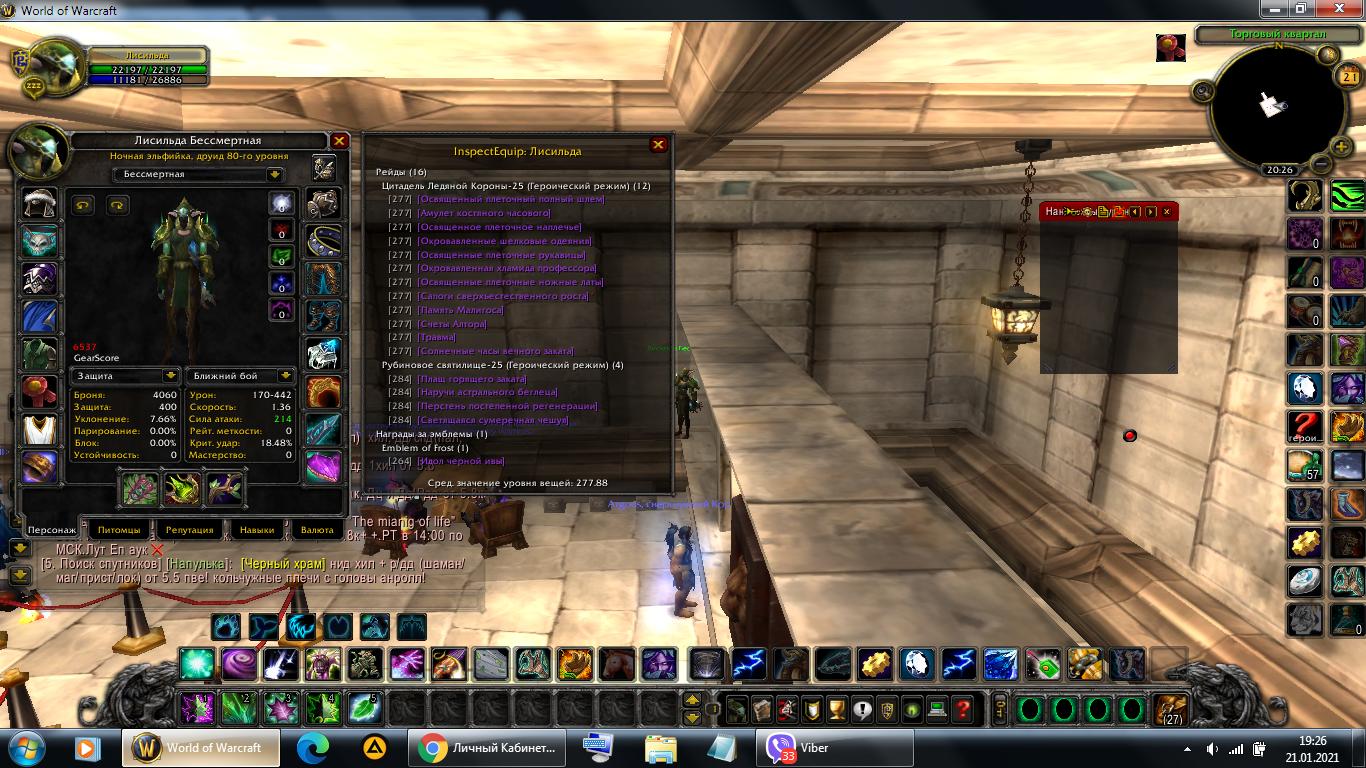This screenshot has width=1366, height=768.
Task: Zoom out the minimap
Action: tap(1320, 164)
